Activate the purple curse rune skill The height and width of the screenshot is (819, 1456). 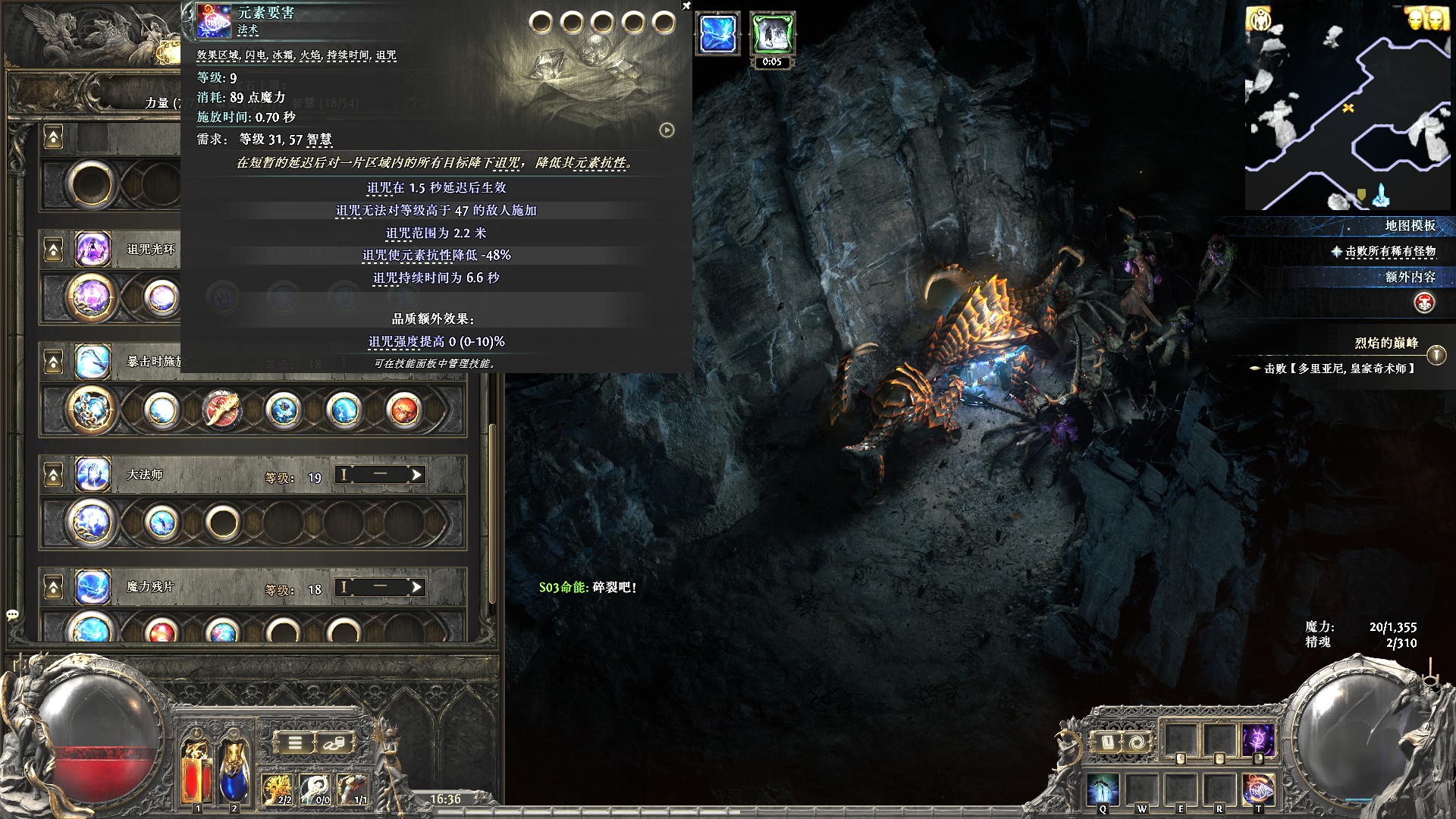click(1257, 739)
